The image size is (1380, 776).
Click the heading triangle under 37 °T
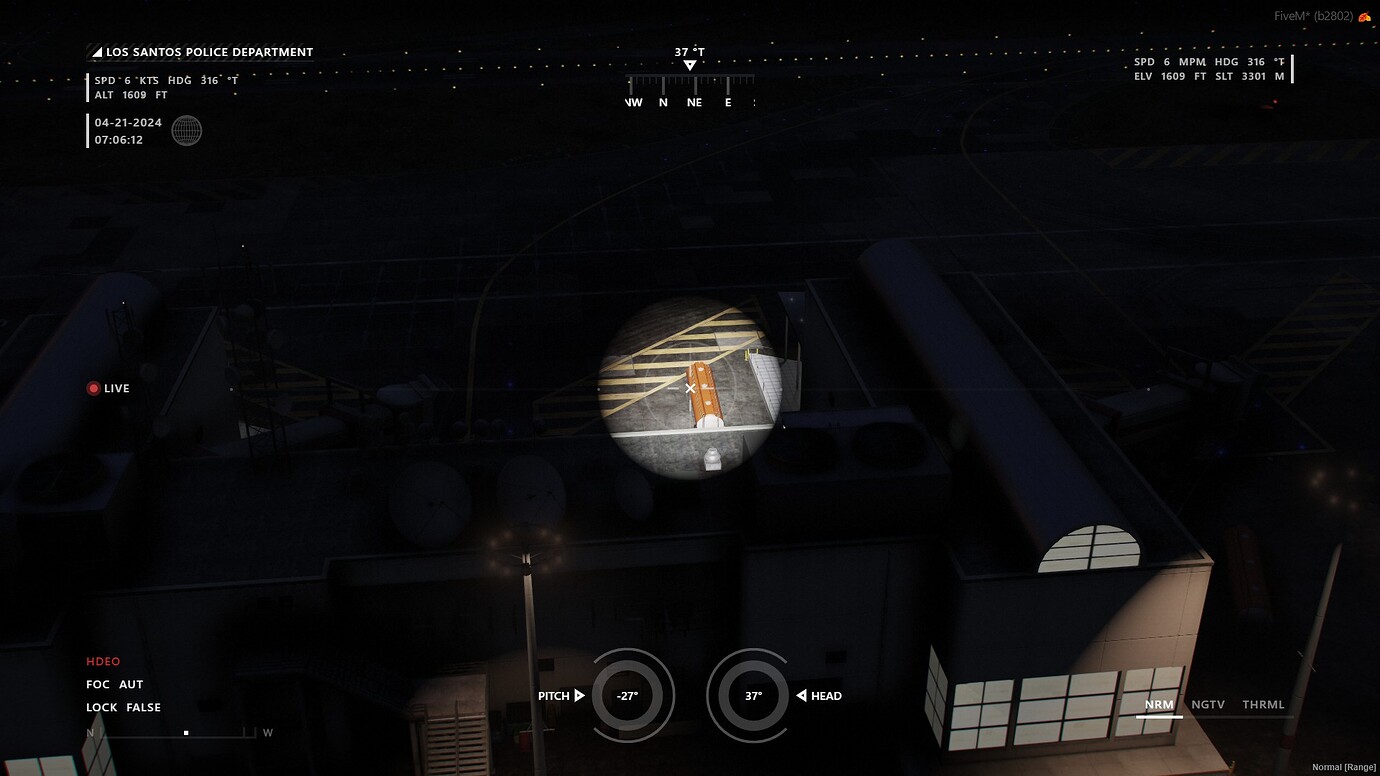coord(690,64)
